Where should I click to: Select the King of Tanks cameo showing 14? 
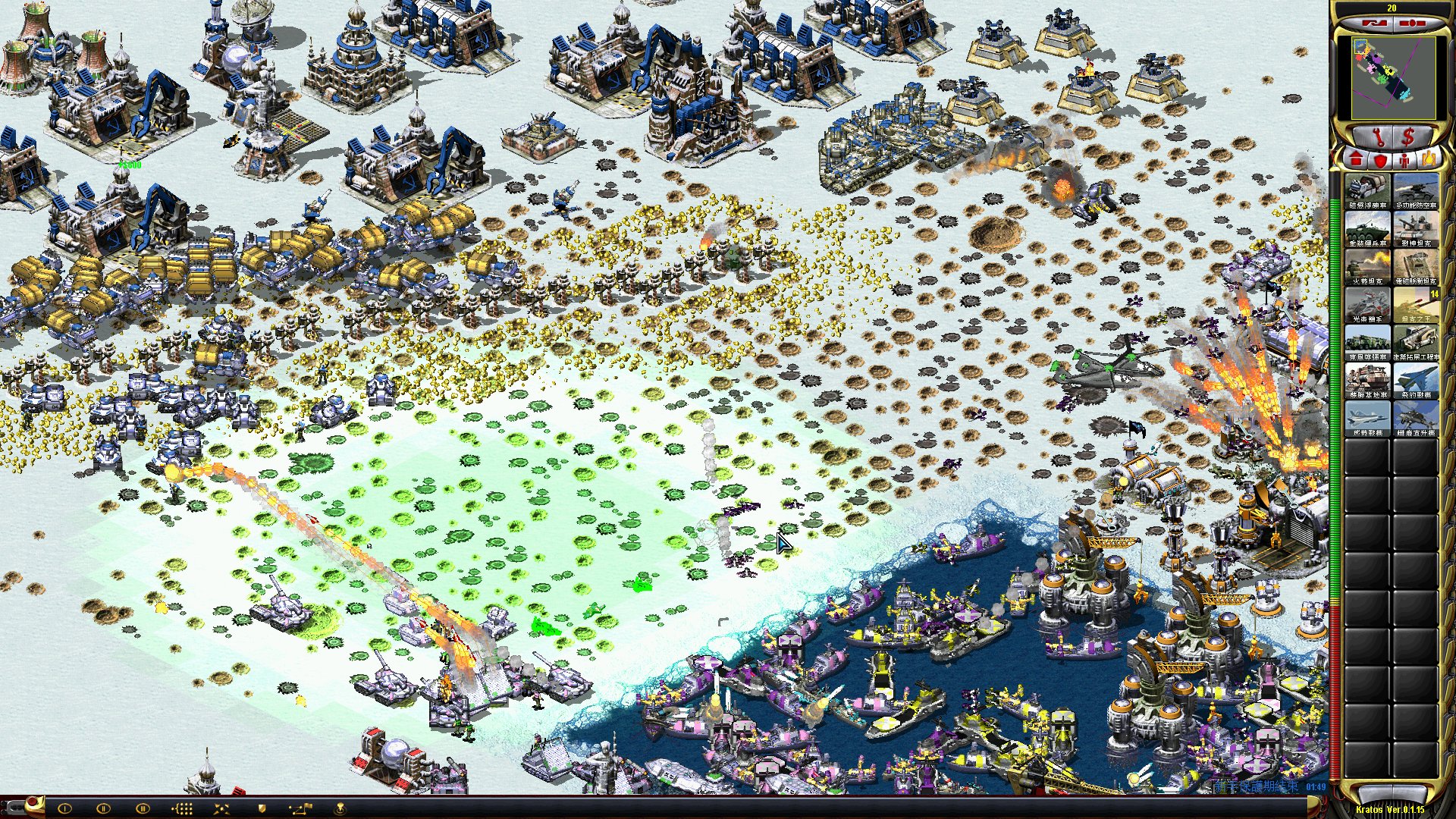point(1415,304)
